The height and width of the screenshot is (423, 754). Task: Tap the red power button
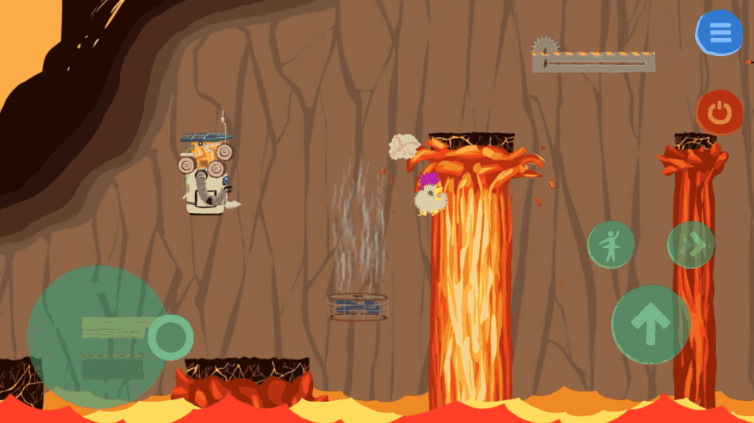[x=718, y=112]
